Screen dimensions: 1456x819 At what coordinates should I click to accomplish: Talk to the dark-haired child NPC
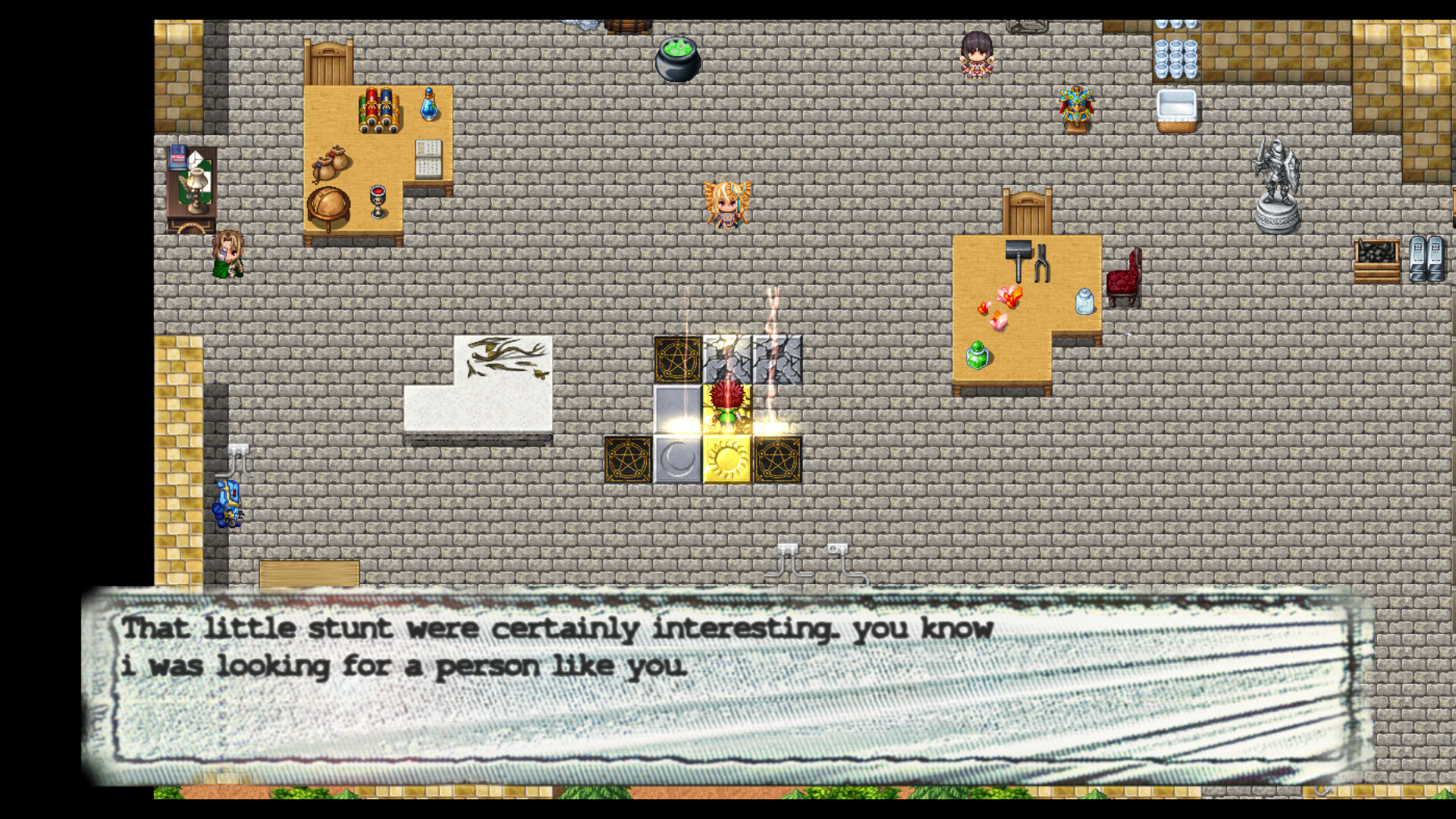coord(975,53)
